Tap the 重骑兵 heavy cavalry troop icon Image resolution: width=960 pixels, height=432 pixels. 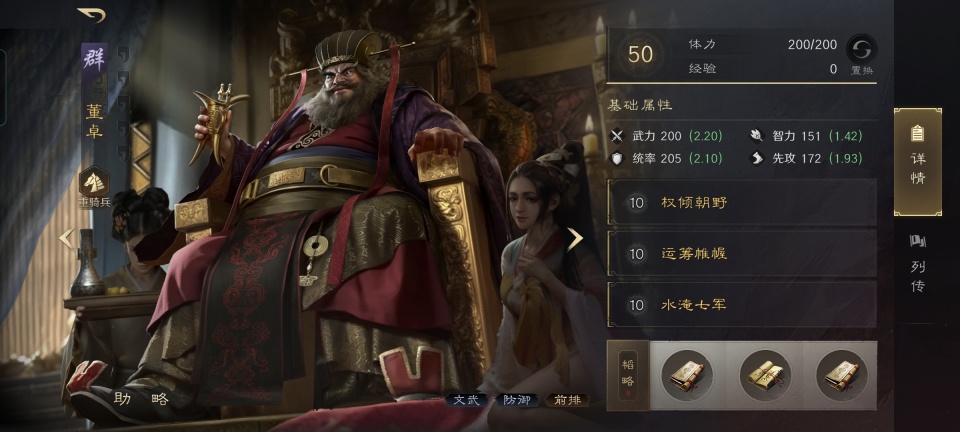click(x=94, y=182)
